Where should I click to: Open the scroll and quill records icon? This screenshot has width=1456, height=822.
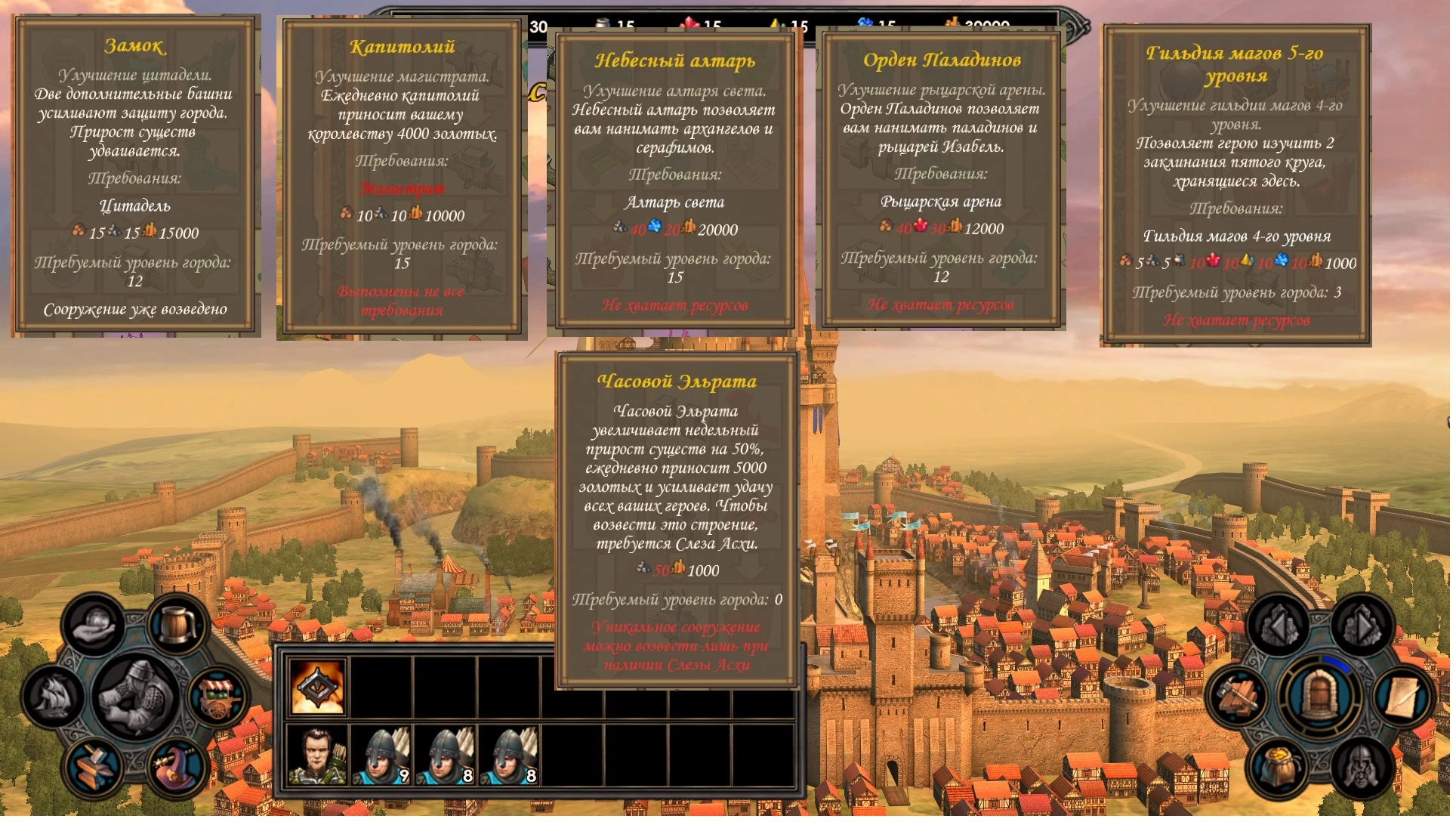[x=1402, y=697]
